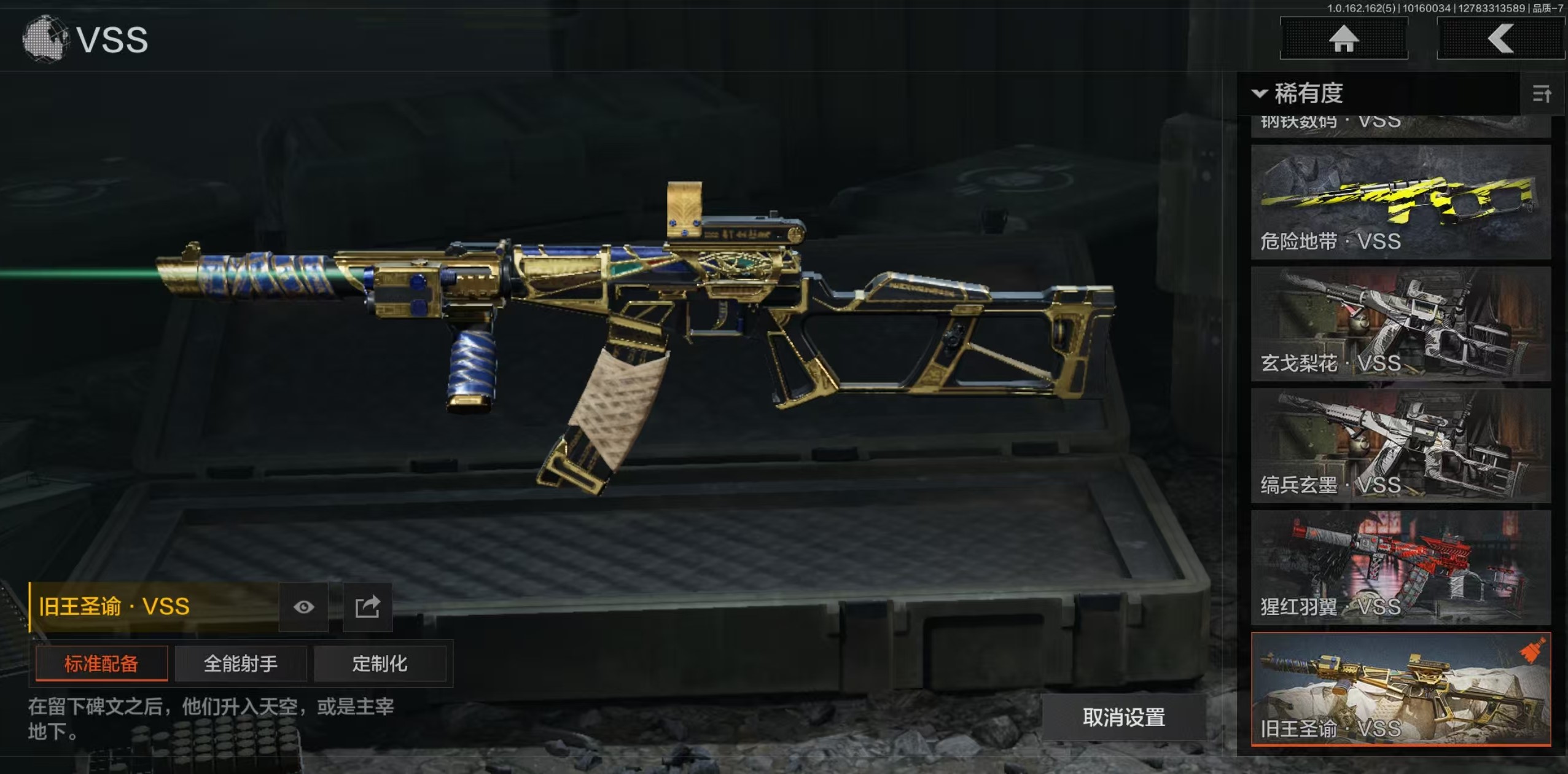Open the 定制化 tab
The image size is (1568, 774).
tap(380, 663)
